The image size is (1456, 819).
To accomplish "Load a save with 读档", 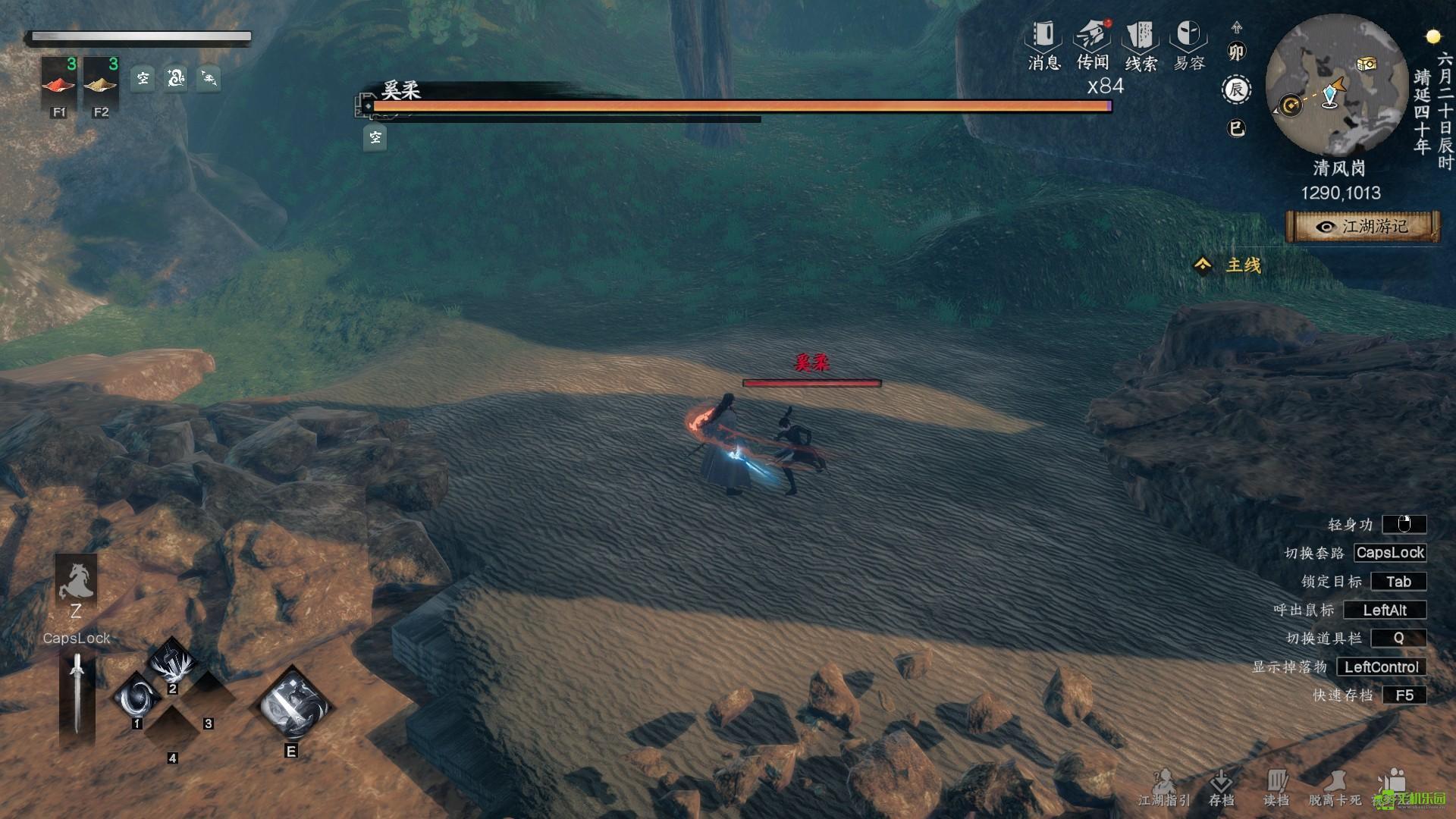I will 1276,789.
